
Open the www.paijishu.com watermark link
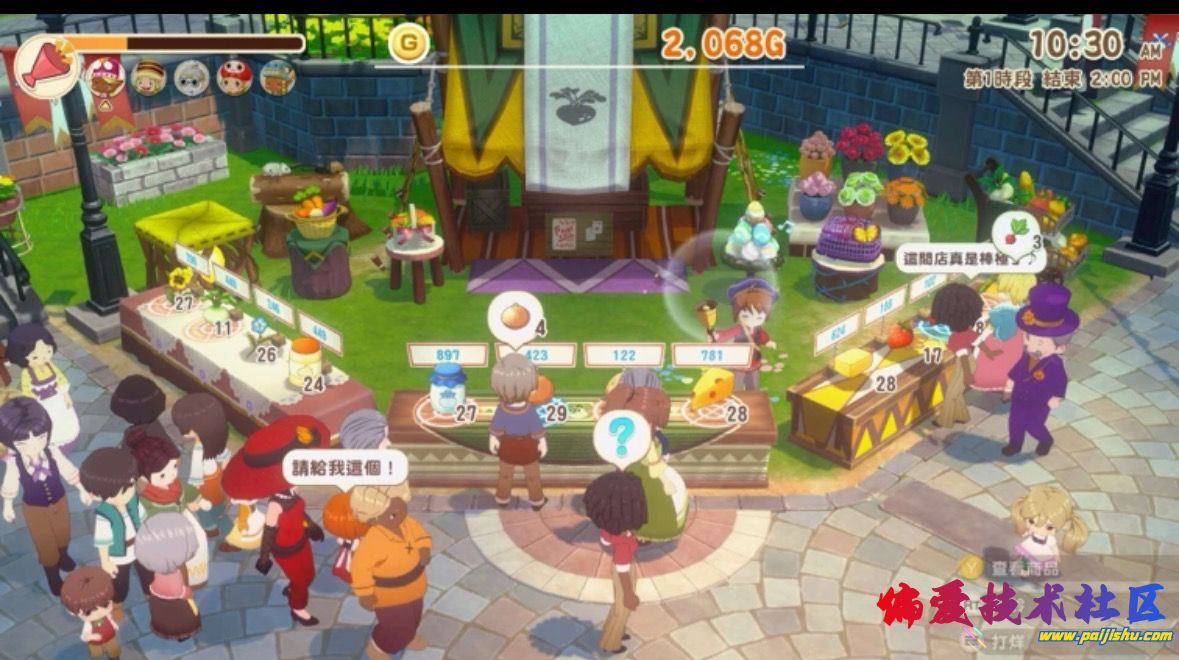click(x=1104, y=636)
